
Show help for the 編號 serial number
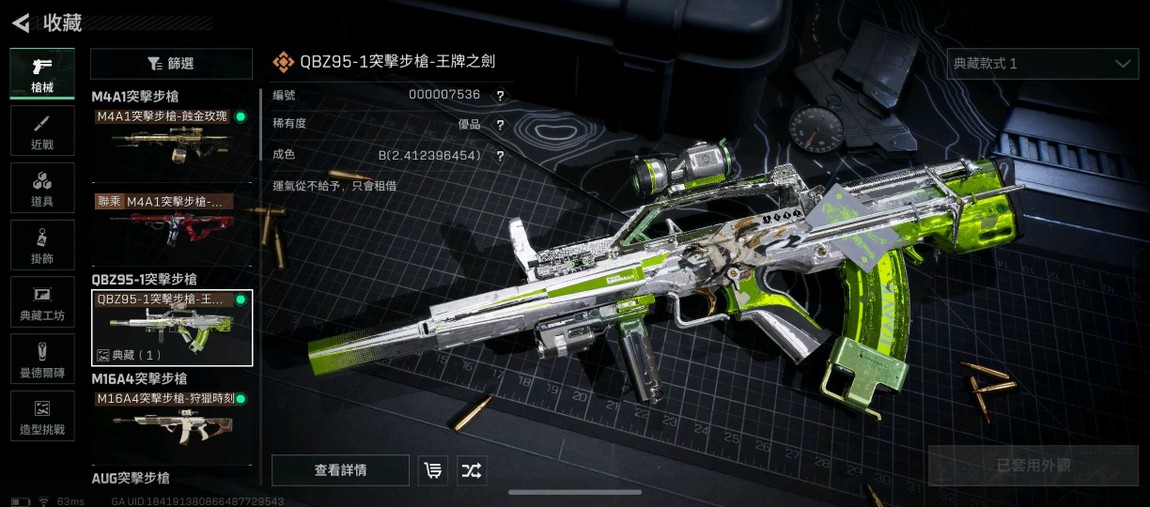tap(500, 96)
